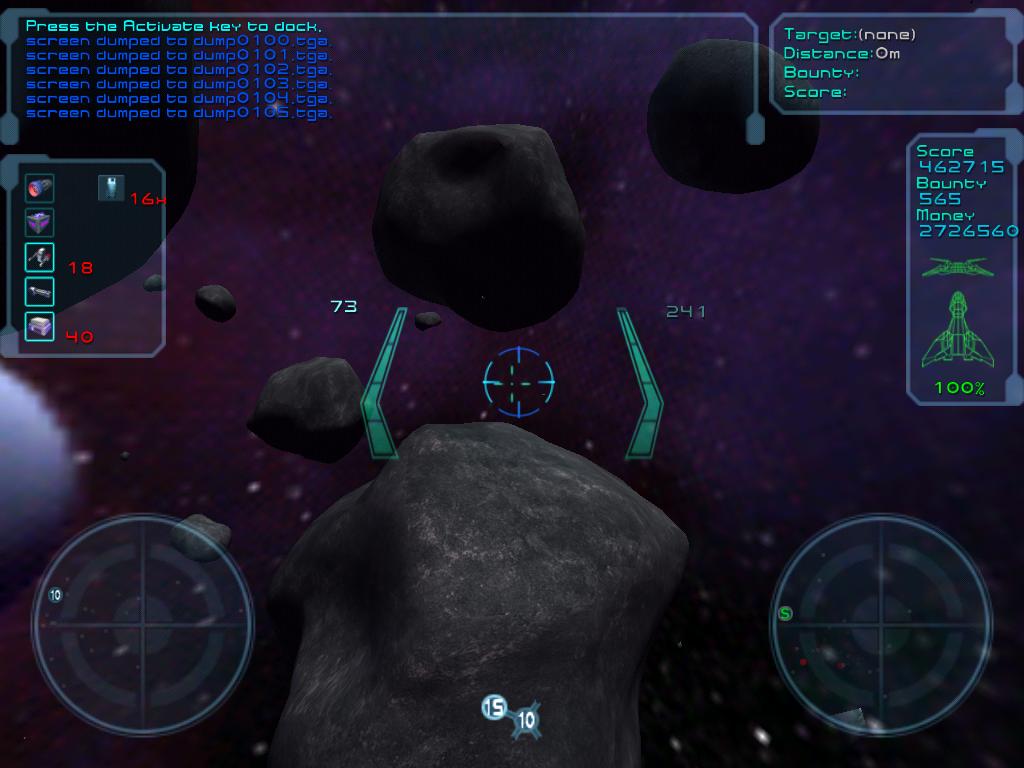Choose the silver container slot showing 40
Viewport: 1024px width, 768px height.
pyautogui.click(x=39, y=326)
